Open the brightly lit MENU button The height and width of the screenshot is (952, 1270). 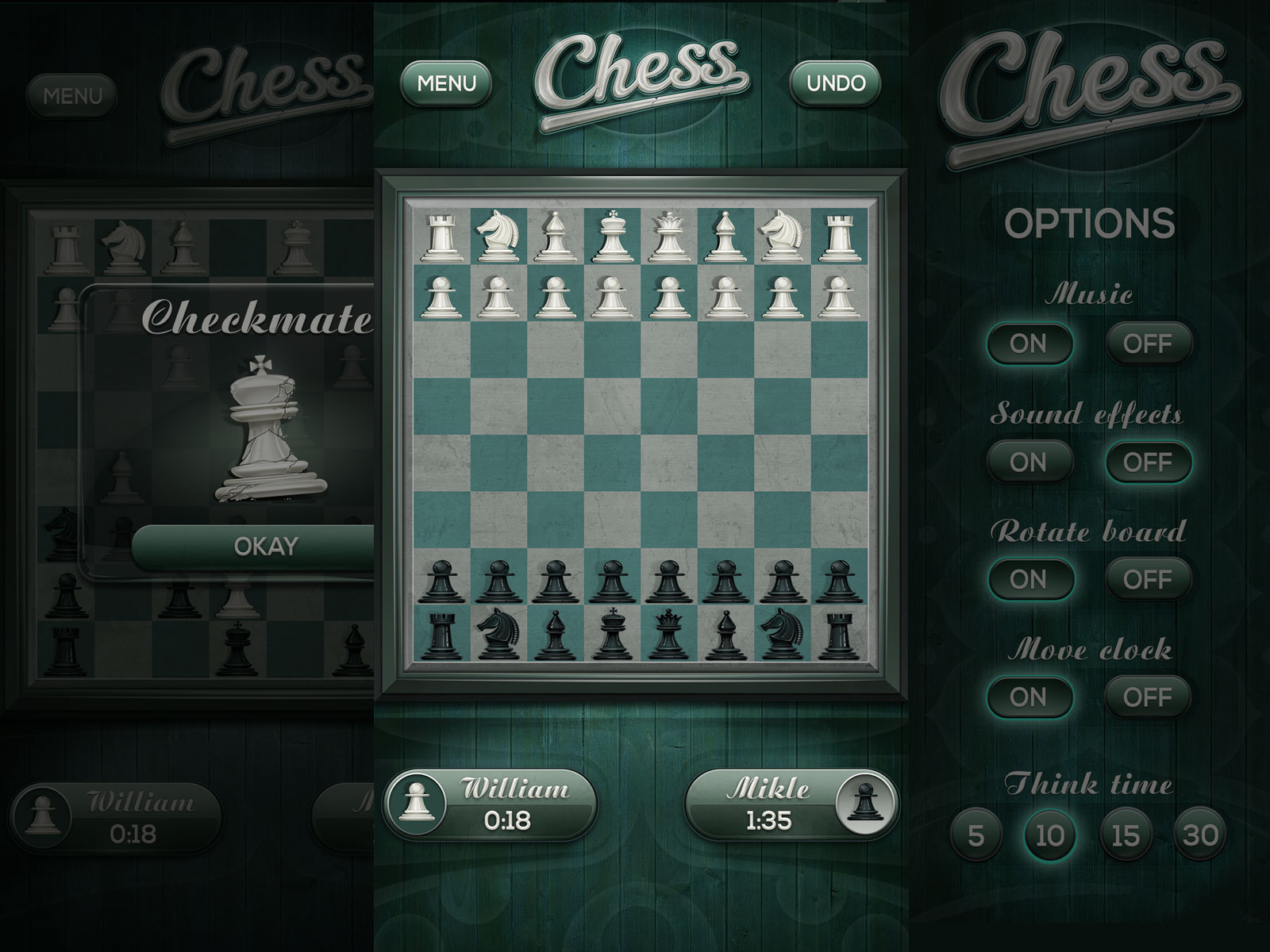pos(446,83)
